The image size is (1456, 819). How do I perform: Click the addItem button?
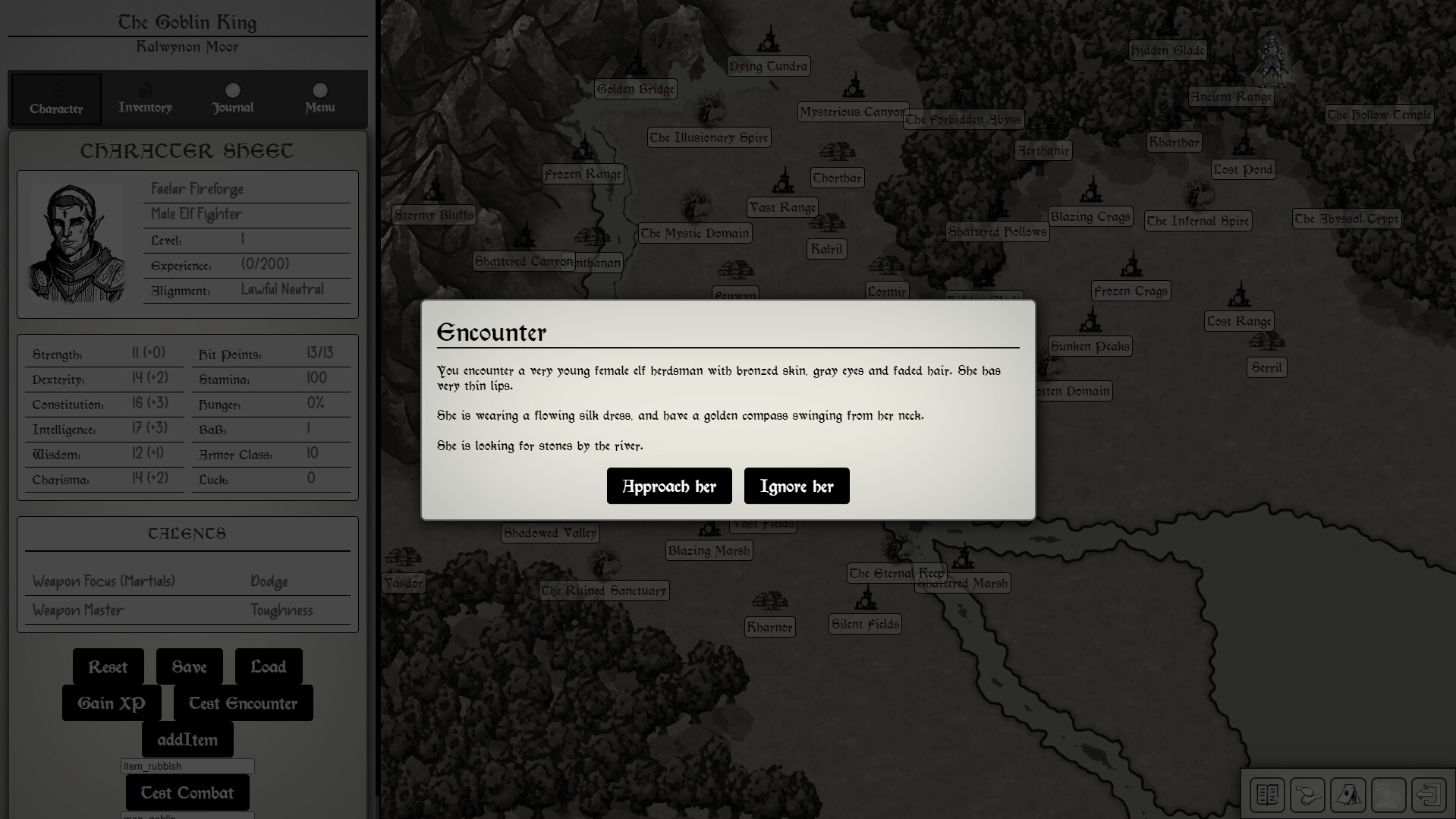click(187, 738)
